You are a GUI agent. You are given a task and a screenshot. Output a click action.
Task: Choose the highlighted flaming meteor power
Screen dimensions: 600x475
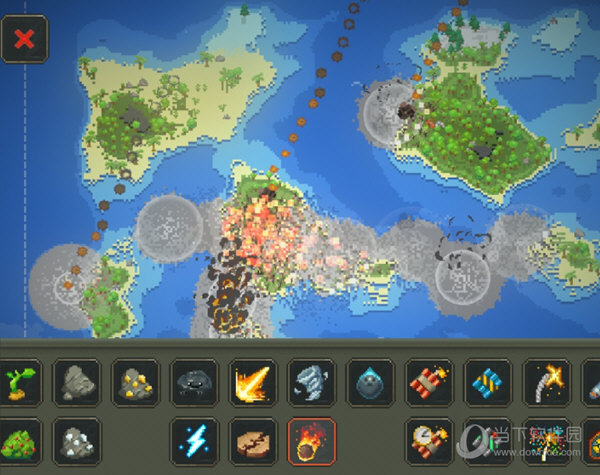pos(311,441)
